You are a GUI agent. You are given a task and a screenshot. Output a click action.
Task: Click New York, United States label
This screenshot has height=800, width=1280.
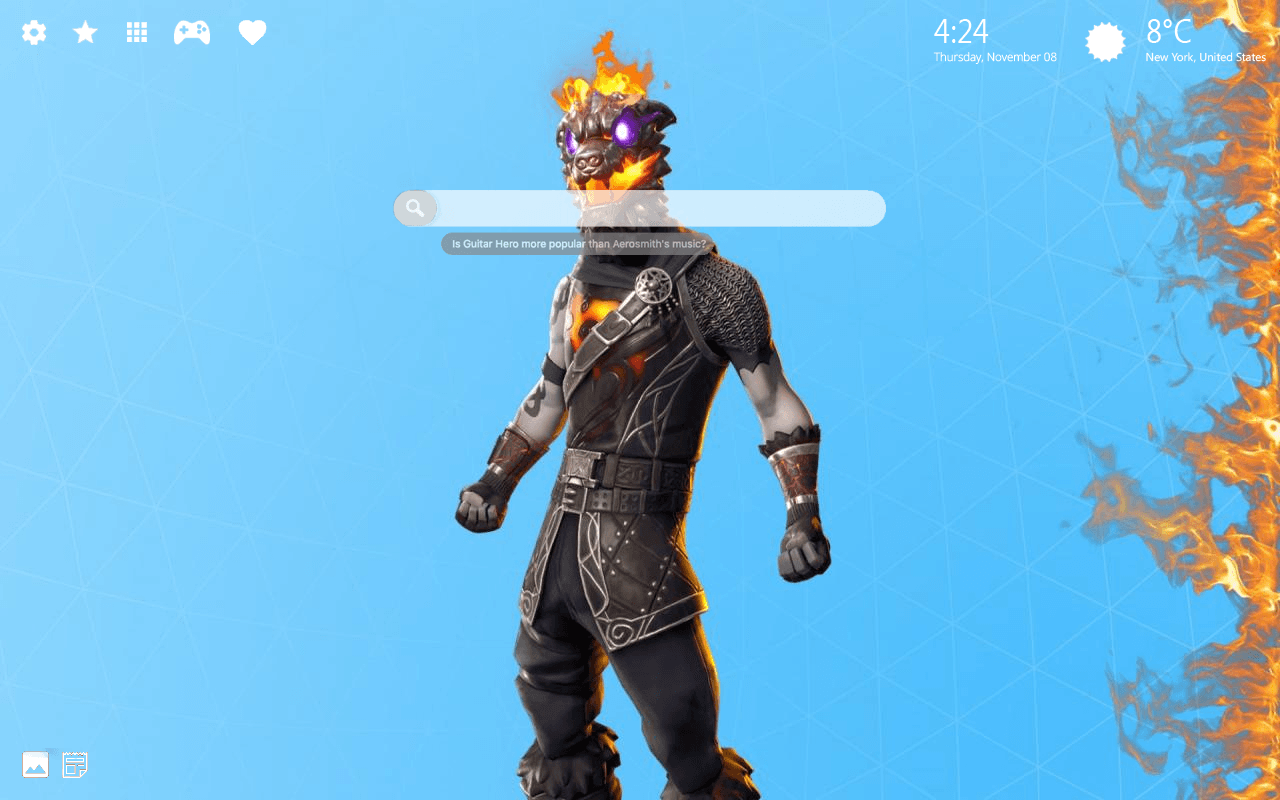tap(1205, 57)
